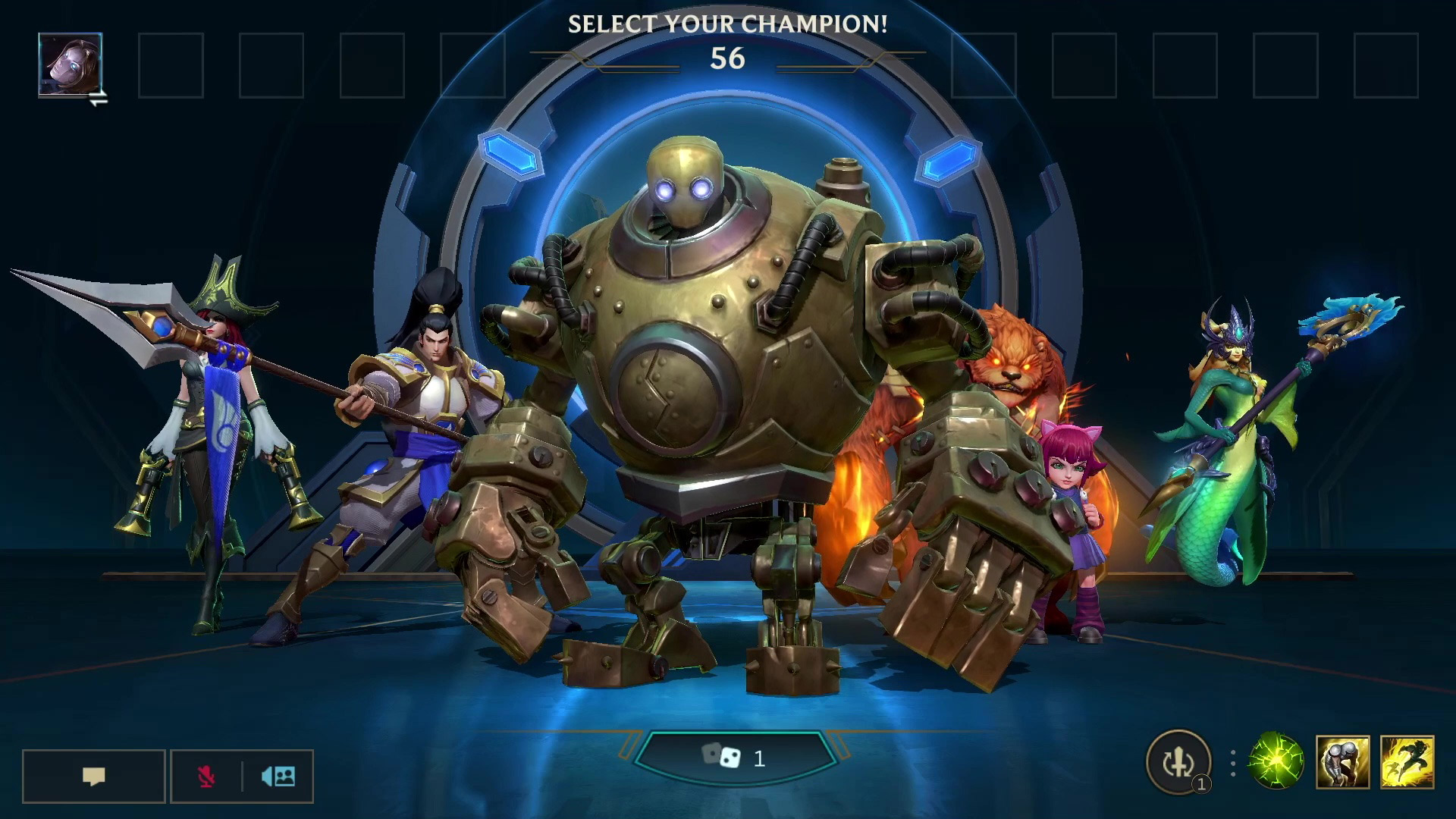1456x819 pixels.
Task: Change the Flash summoner spell
Action: (x=1407, y=761)
